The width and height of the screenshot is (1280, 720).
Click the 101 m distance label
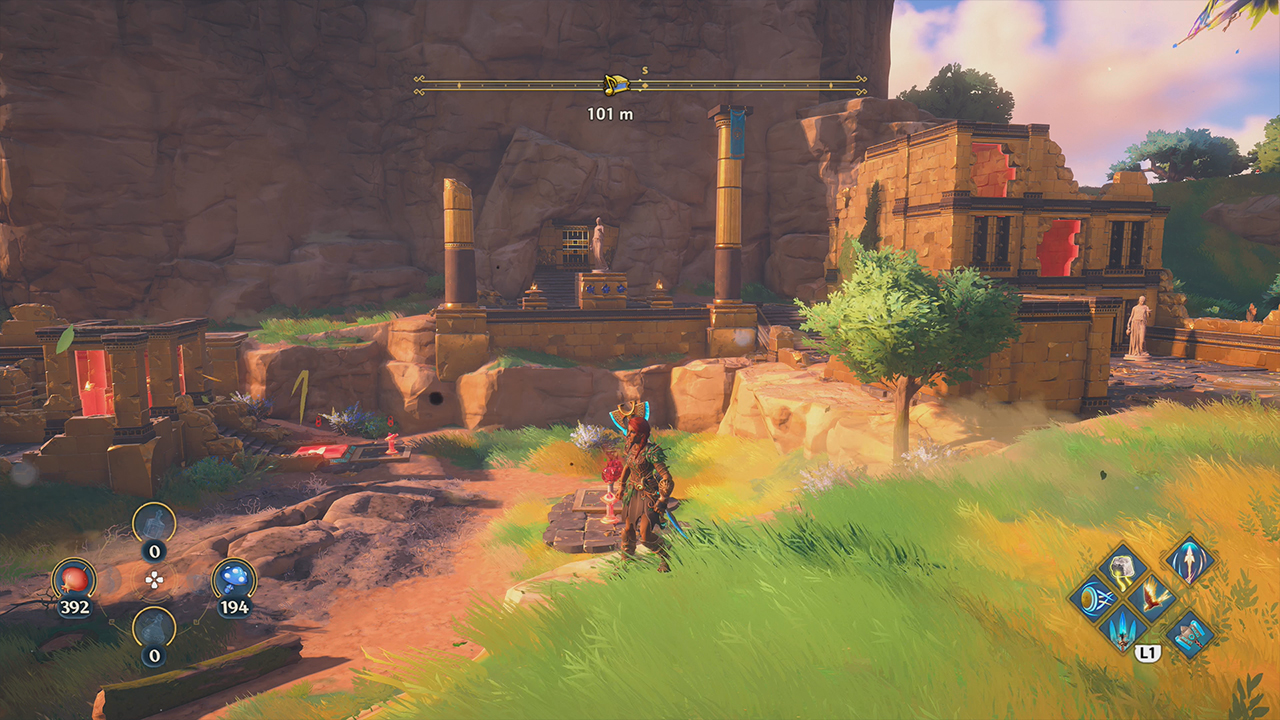point(611,113)
